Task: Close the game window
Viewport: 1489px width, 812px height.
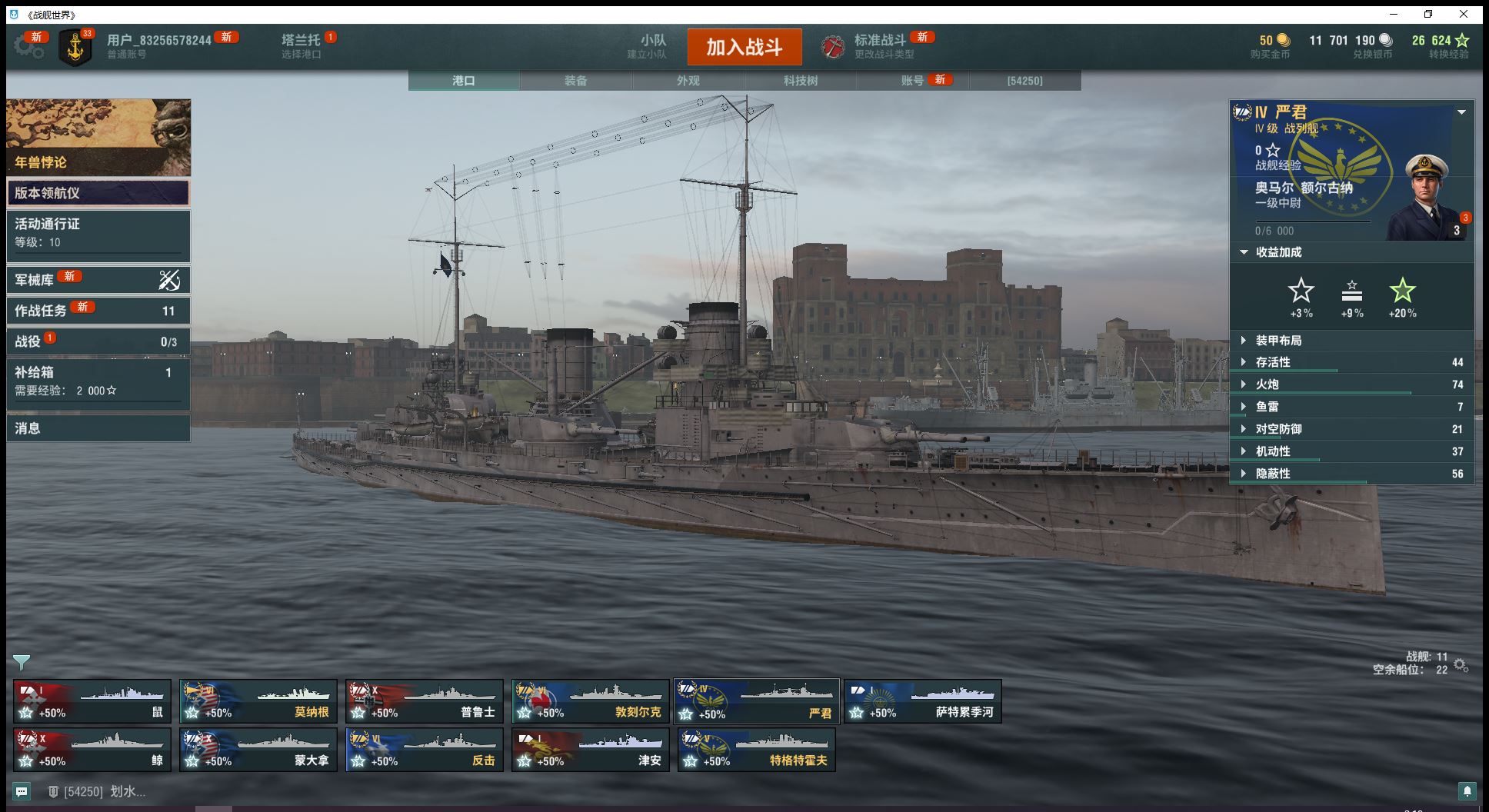Action: (x=1464, y=14)
